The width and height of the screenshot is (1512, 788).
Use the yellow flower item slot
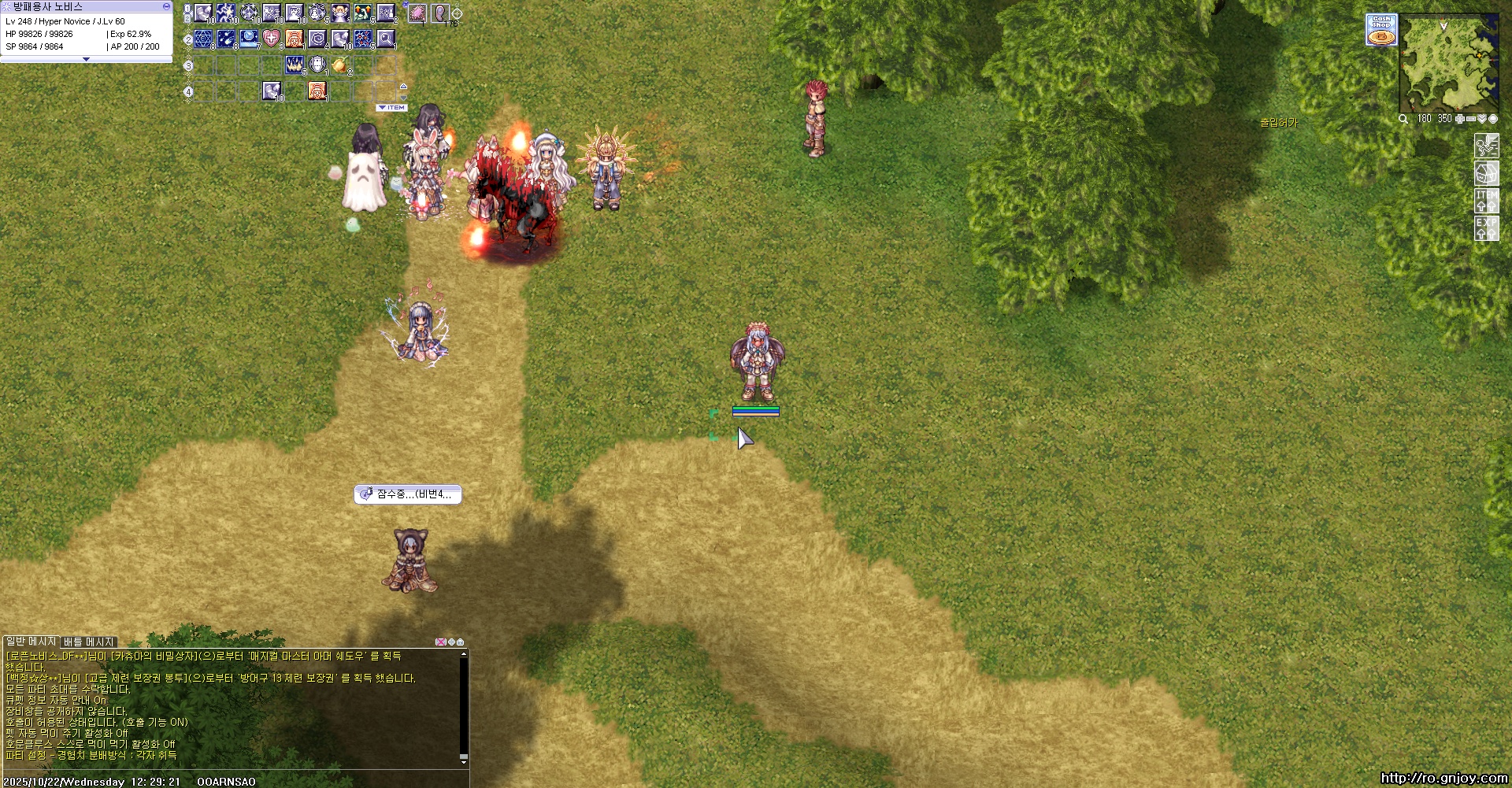(x=339, y=65)
